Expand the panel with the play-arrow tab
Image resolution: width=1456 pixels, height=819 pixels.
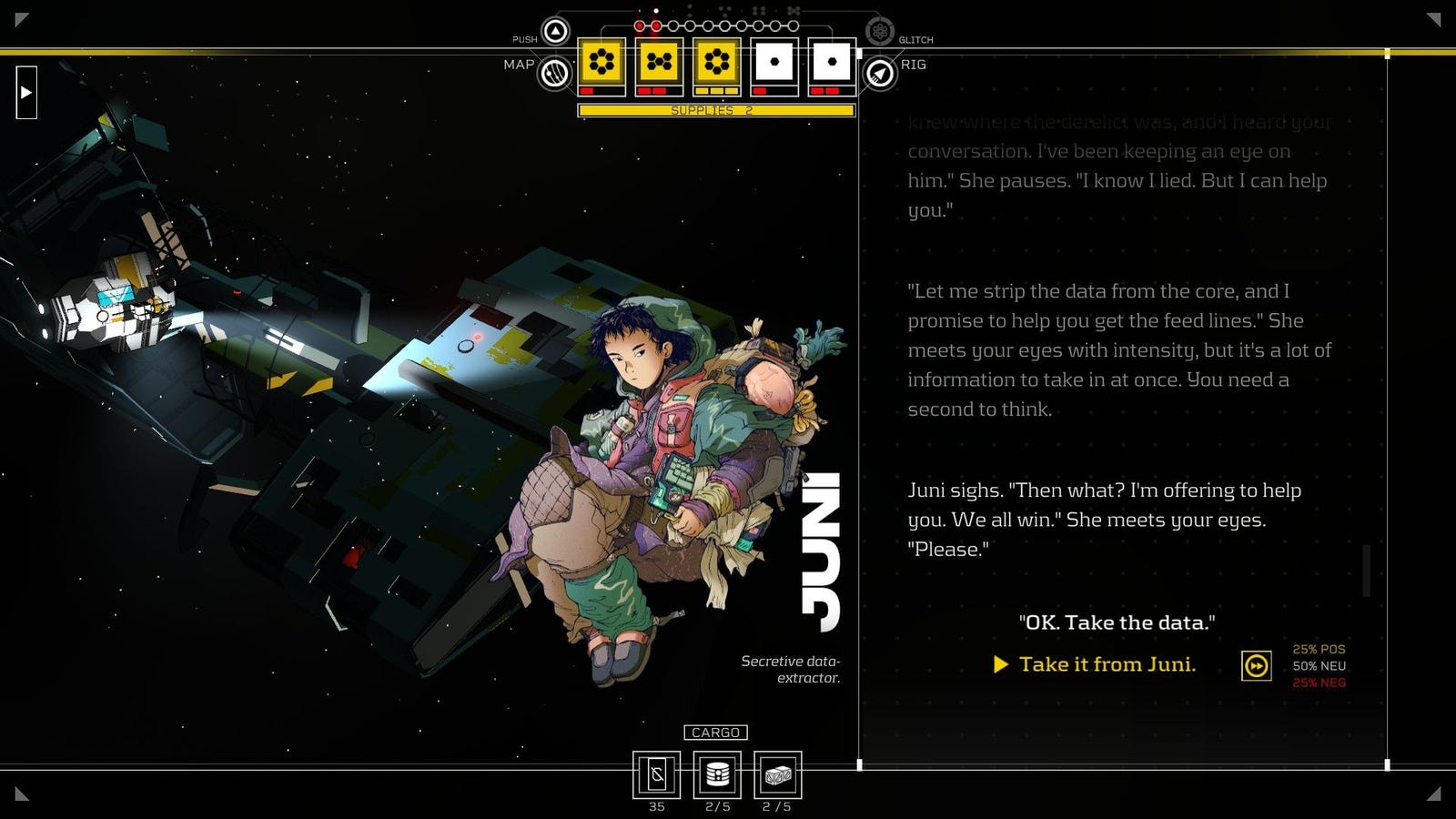(x=26, y=92)
